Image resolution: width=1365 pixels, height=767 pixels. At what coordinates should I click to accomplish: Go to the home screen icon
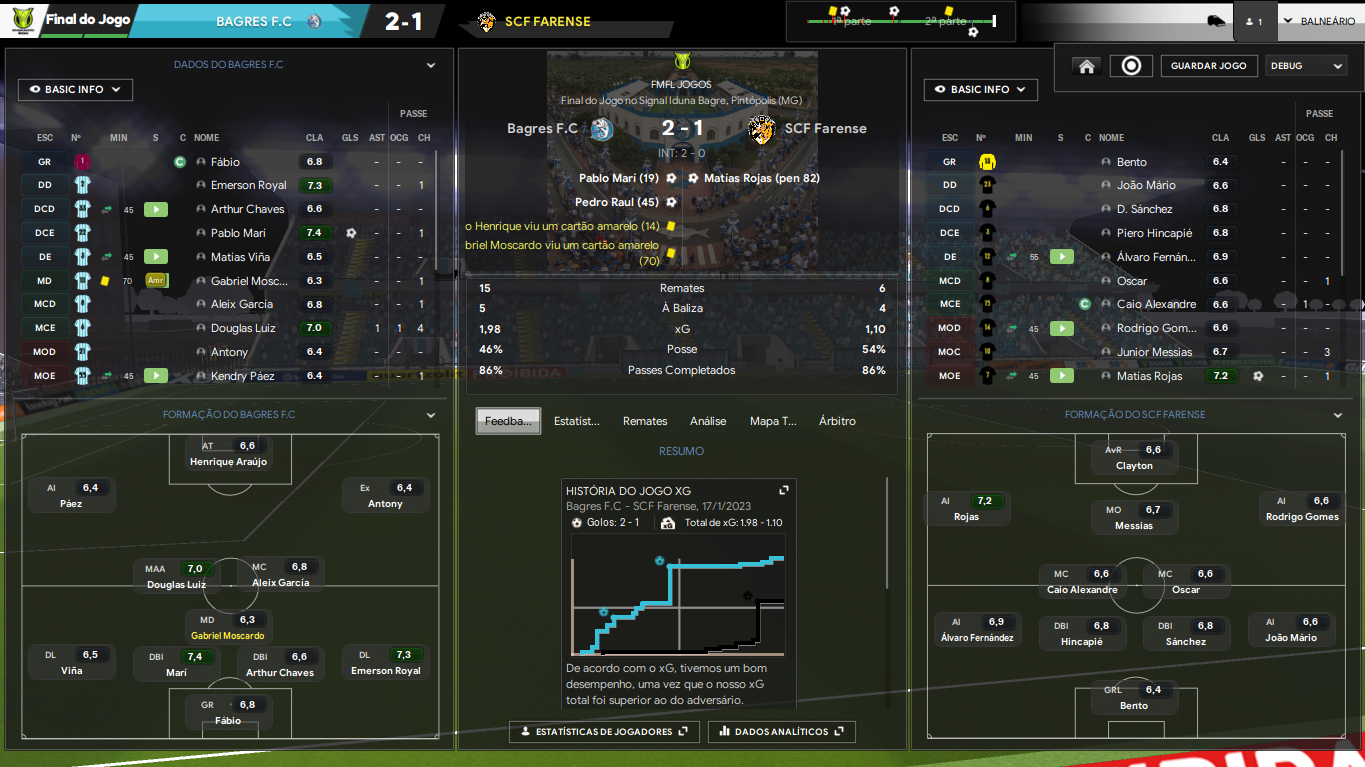tap(1086, 66)
